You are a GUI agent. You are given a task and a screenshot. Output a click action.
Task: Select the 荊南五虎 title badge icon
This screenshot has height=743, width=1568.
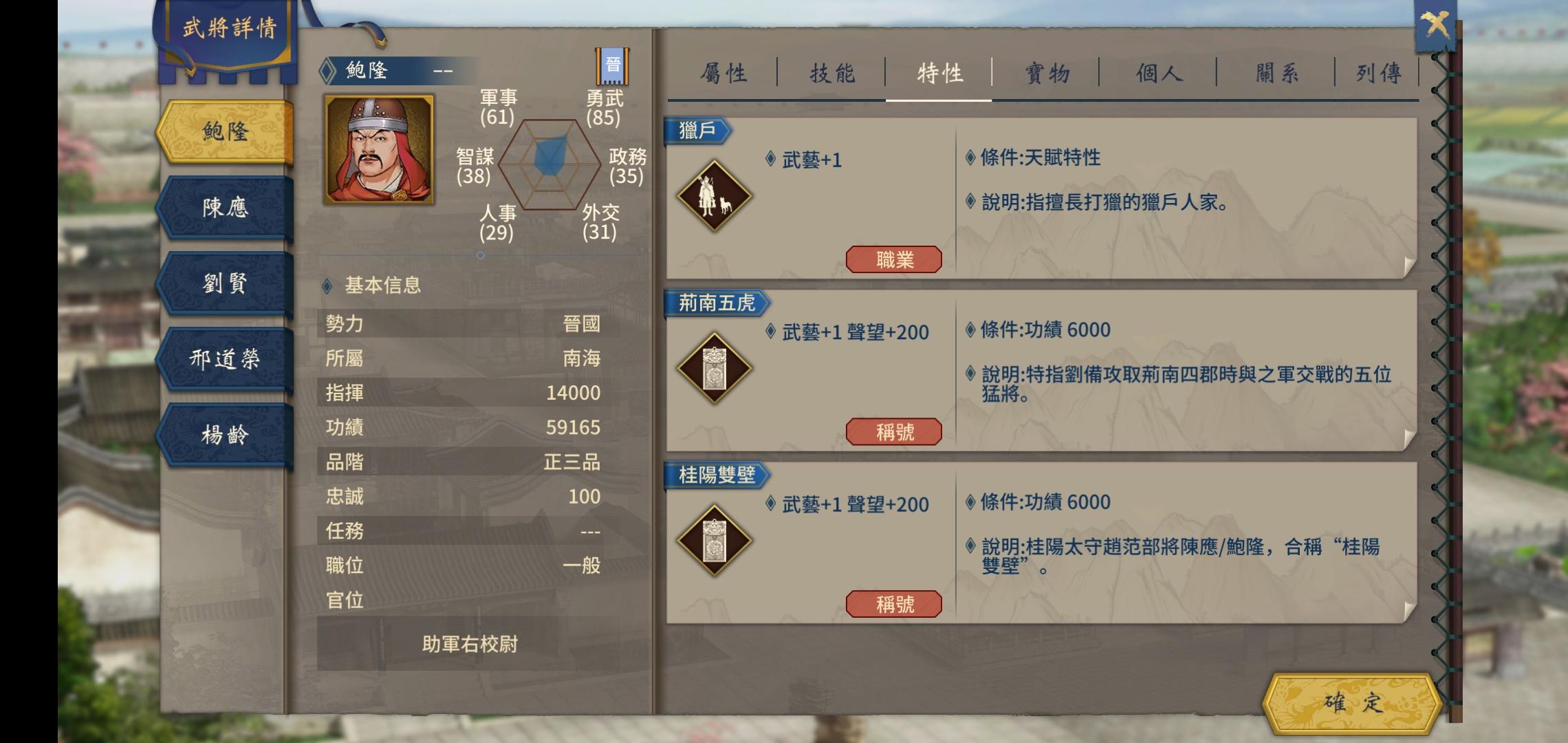(714, 366)
